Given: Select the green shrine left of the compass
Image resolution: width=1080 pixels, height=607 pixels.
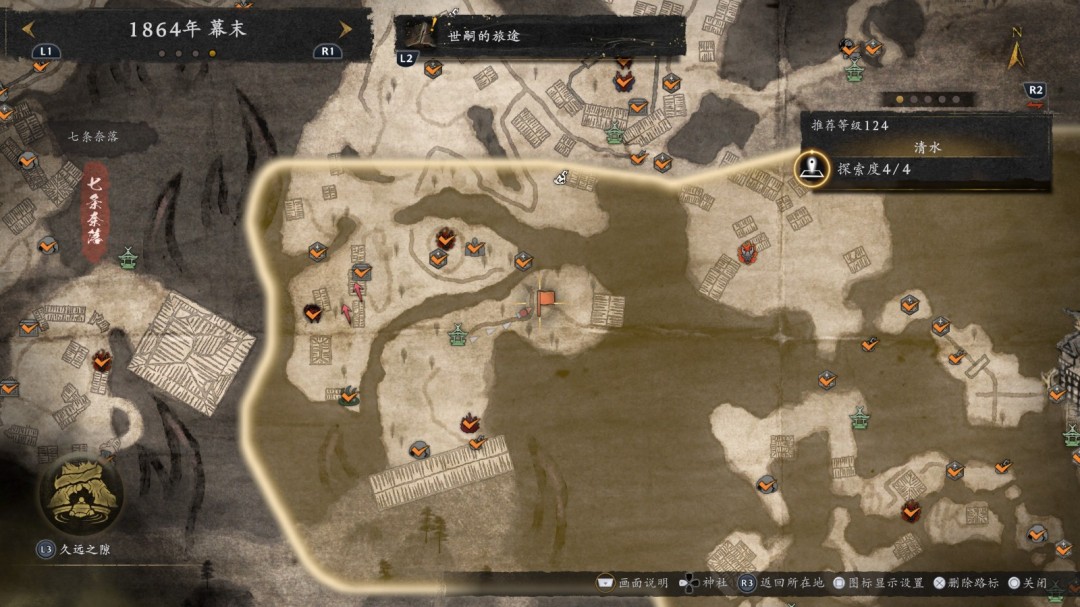Looking at the screenshot, I should tap(855, 71).
